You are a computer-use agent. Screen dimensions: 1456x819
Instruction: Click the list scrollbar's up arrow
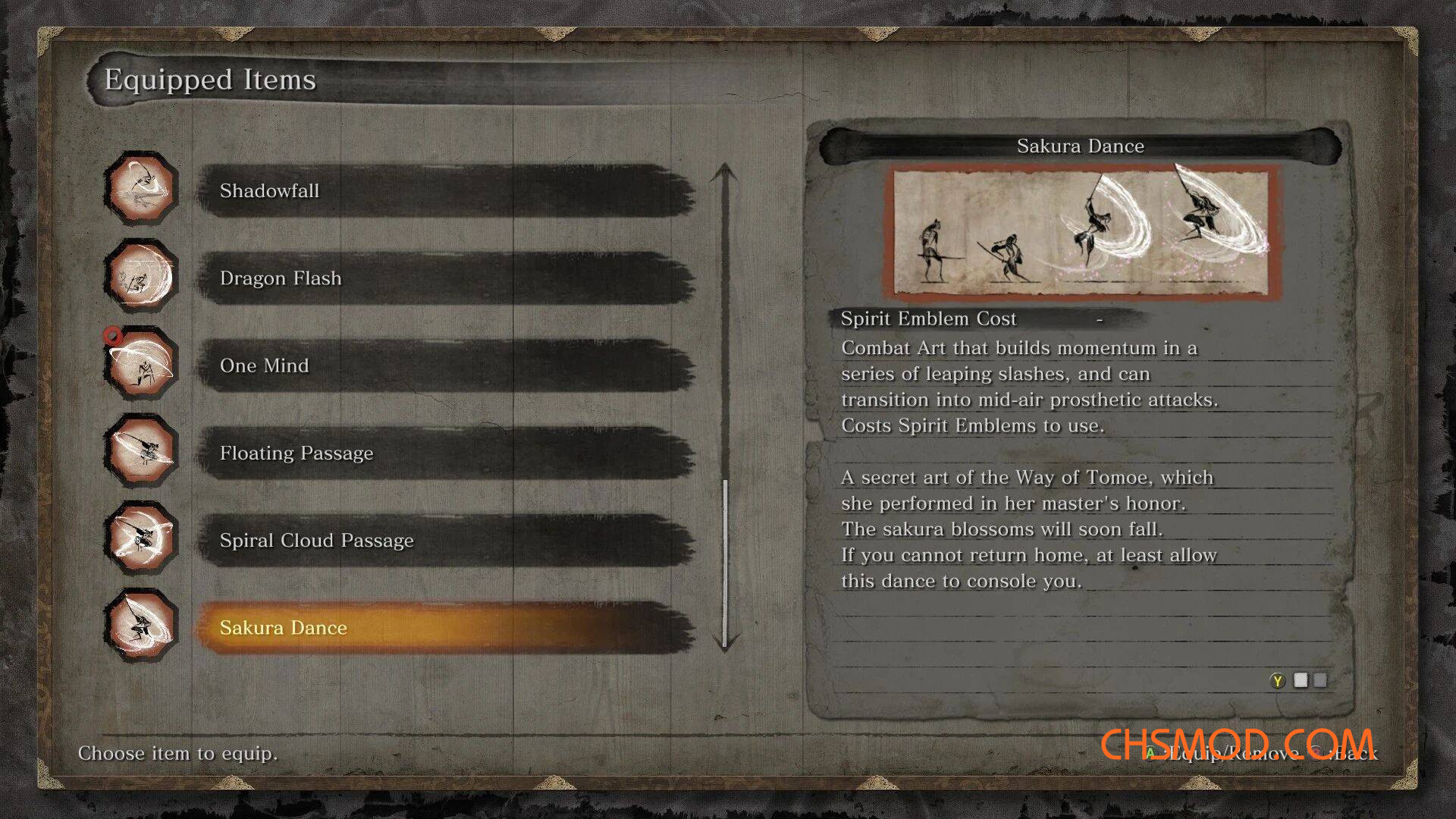725,172
